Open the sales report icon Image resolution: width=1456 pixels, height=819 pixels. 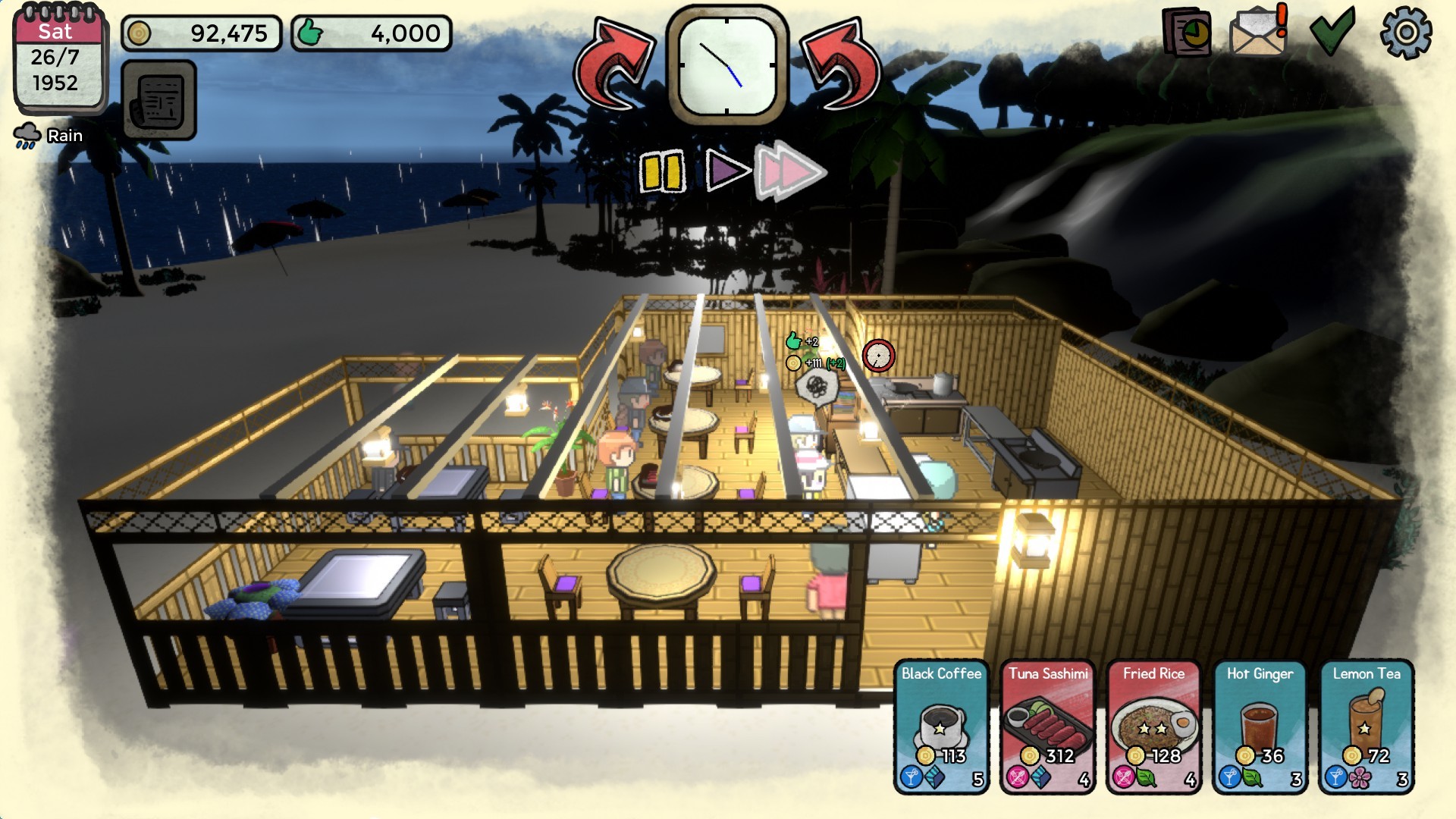tap(1185, 33)
